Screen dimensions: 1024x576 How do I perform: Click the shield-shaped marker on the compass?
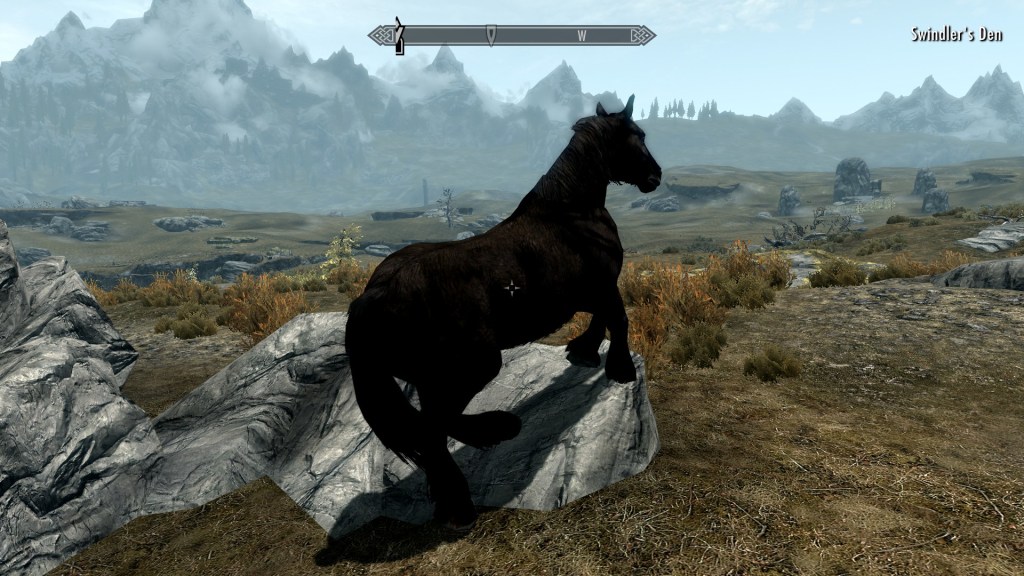490,36
